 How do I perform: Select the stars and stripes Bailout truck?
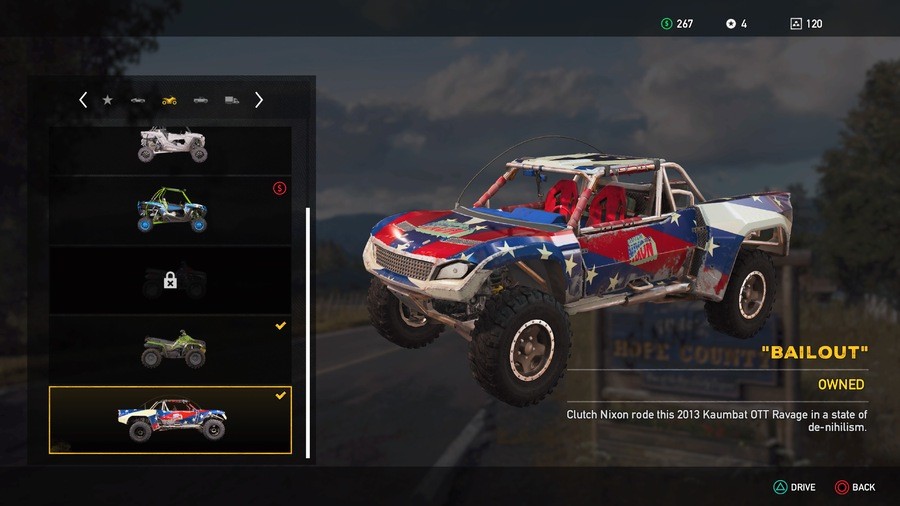(x=171, y=420)
